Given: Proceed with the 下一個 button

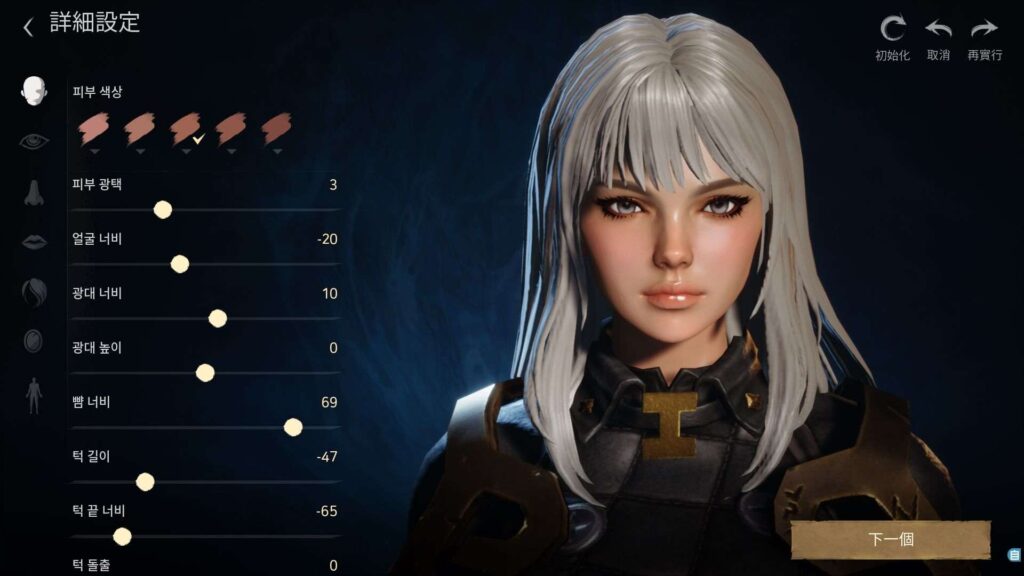Looking at the screenshot, I should 890,539.
